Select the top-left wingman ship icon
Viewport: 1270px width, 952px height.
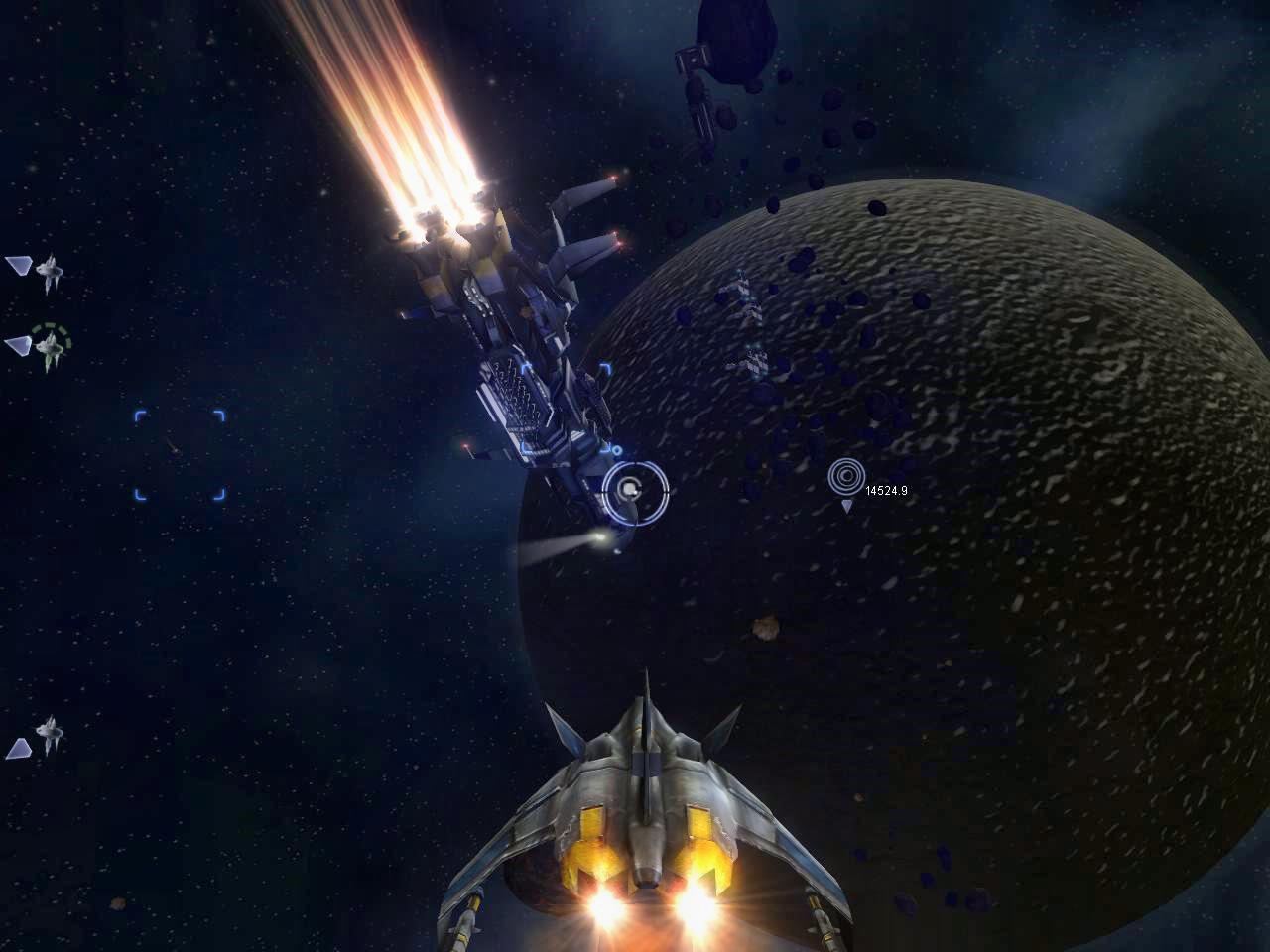[50, 268]
